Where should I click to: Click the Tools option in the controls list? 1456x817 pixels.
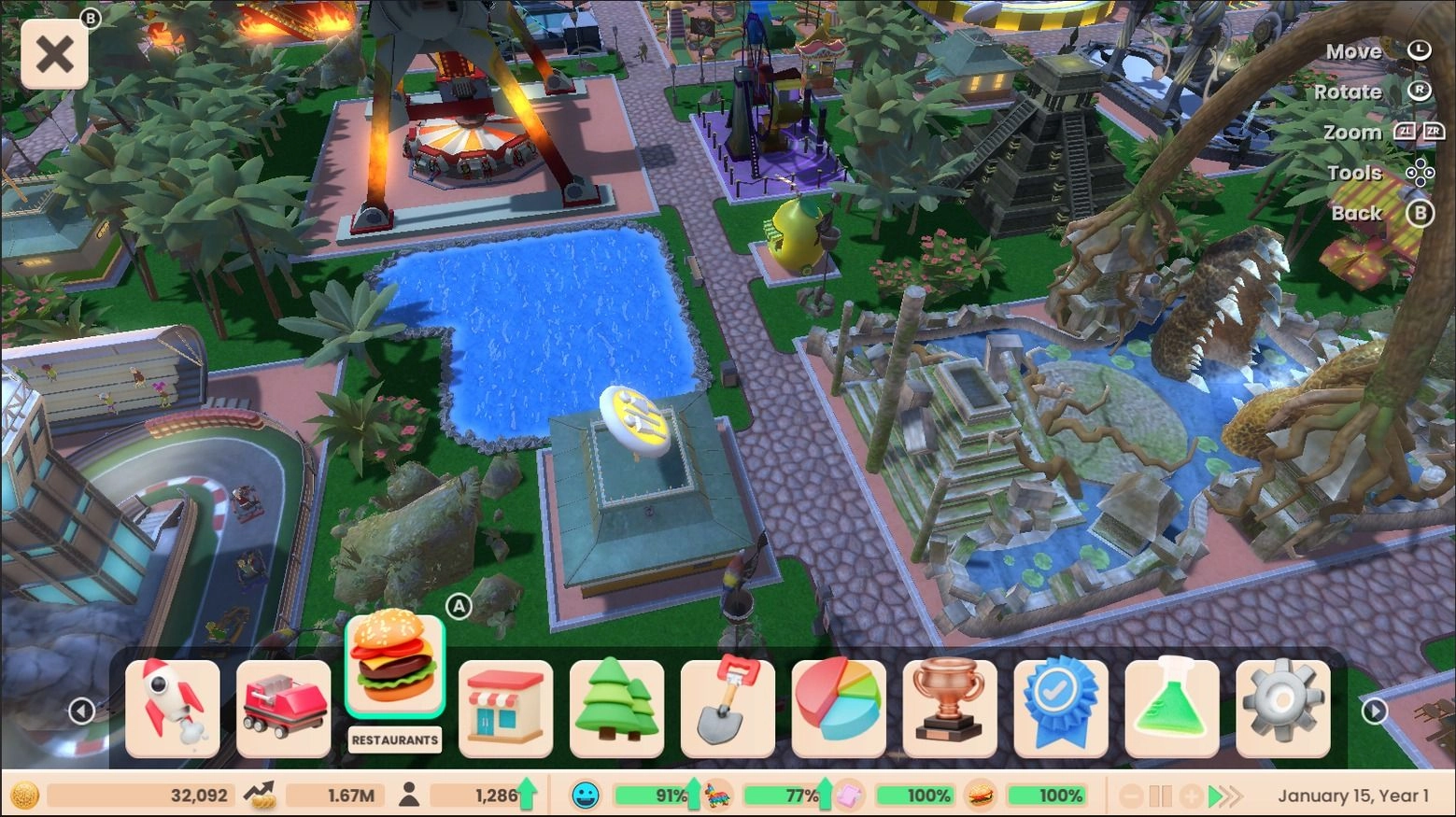pyautogui.click(x=1353, y=172)
